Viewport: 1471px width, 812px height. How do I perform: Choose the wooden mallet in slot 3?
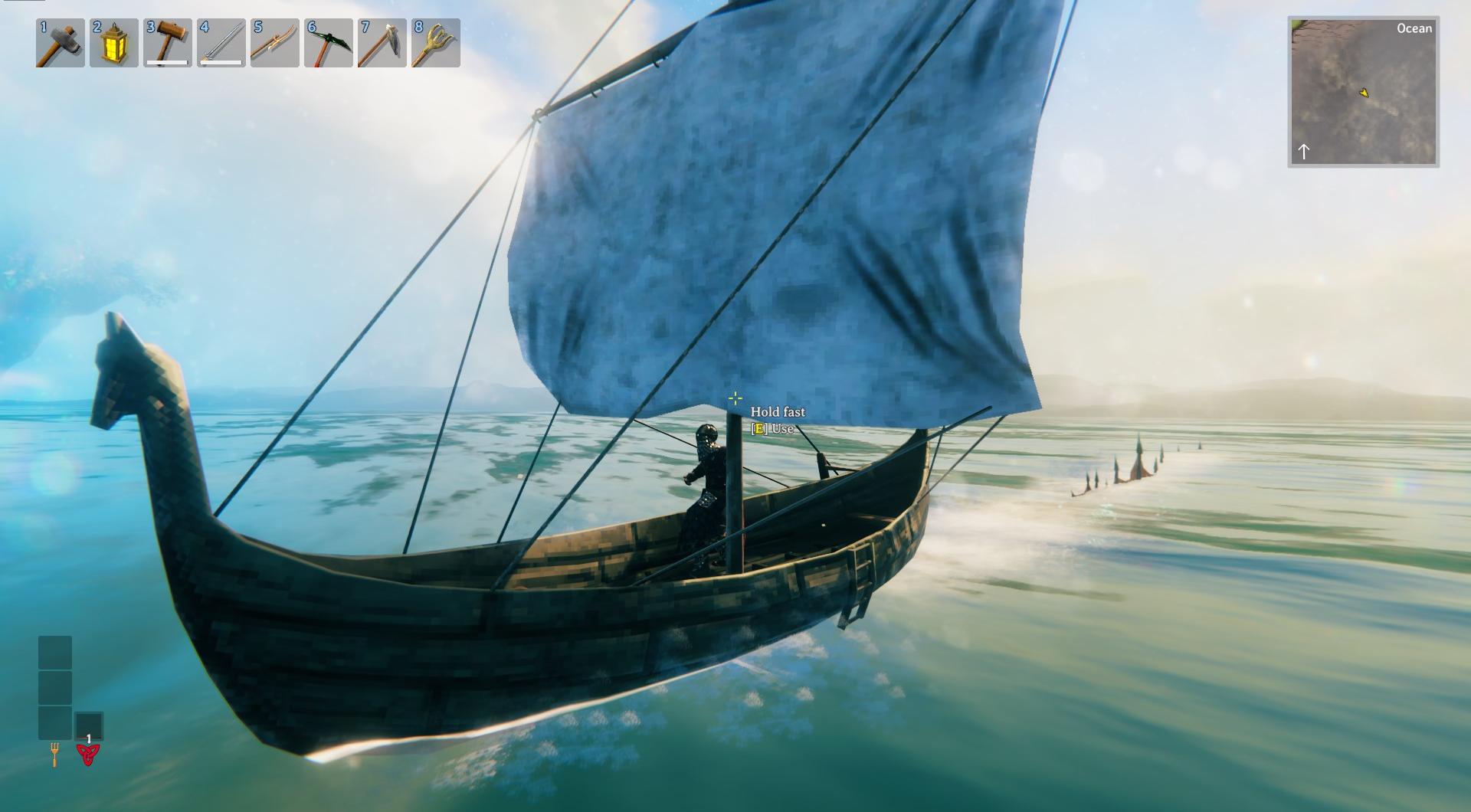(x=168, y=43)
